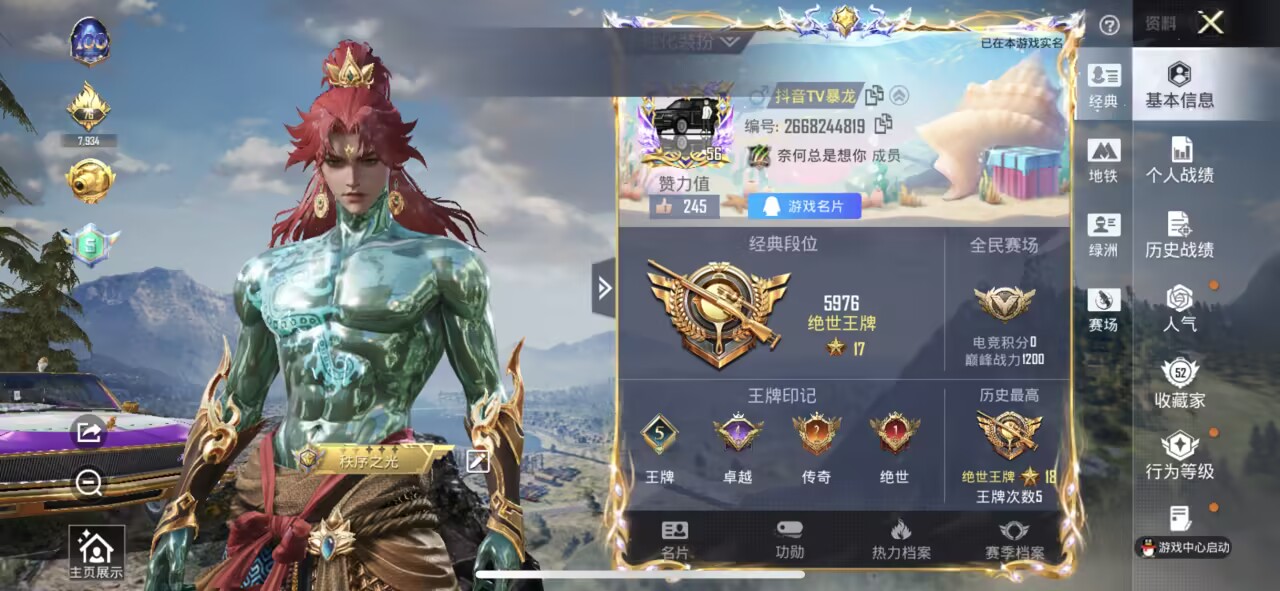Open the 赛场 mode tab
The width and height of the screenshot is (1280, 591).
(x=1104, y=310)
